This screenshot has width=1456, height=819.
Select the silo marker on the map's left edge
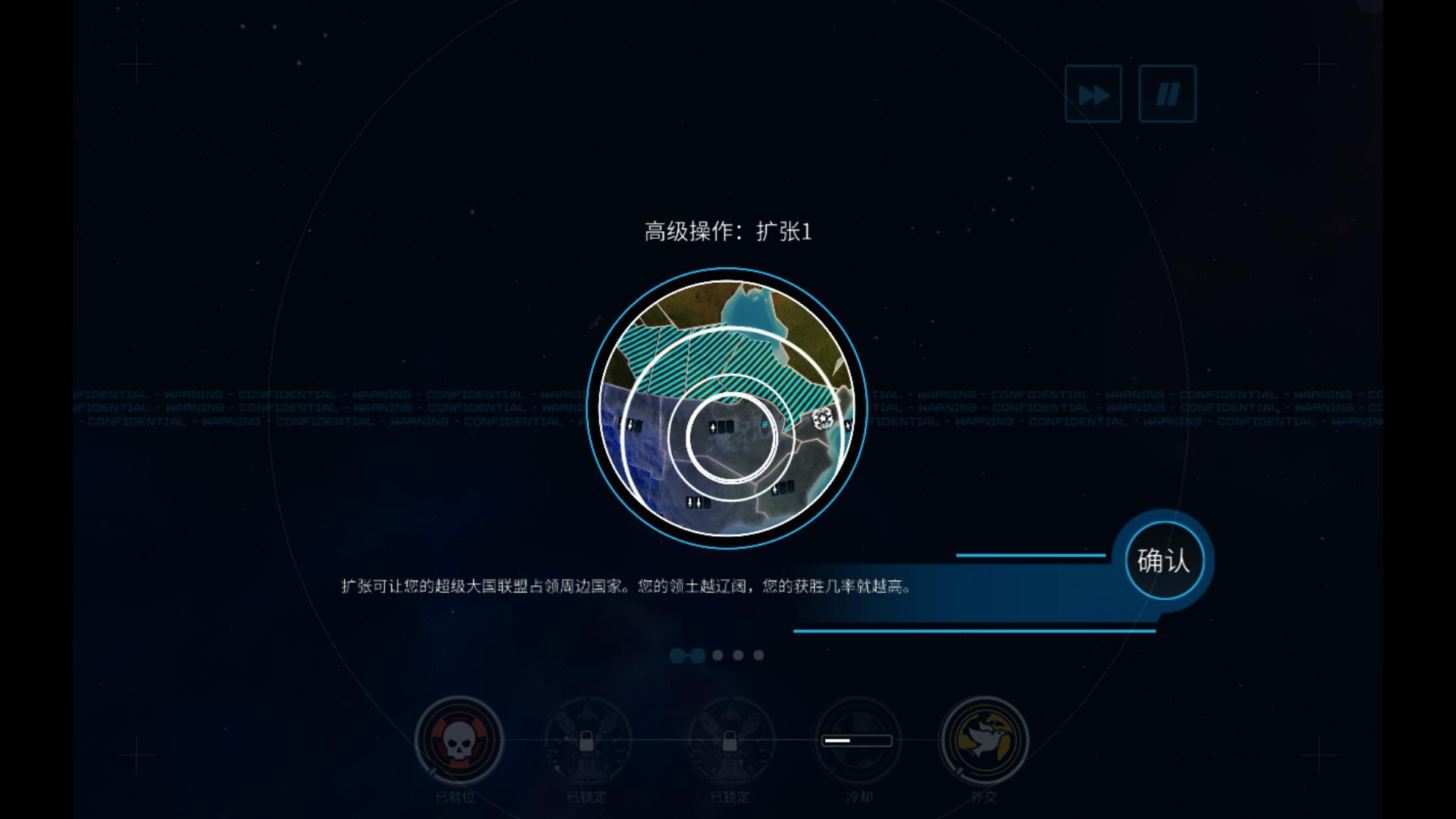tap(630, 425)
